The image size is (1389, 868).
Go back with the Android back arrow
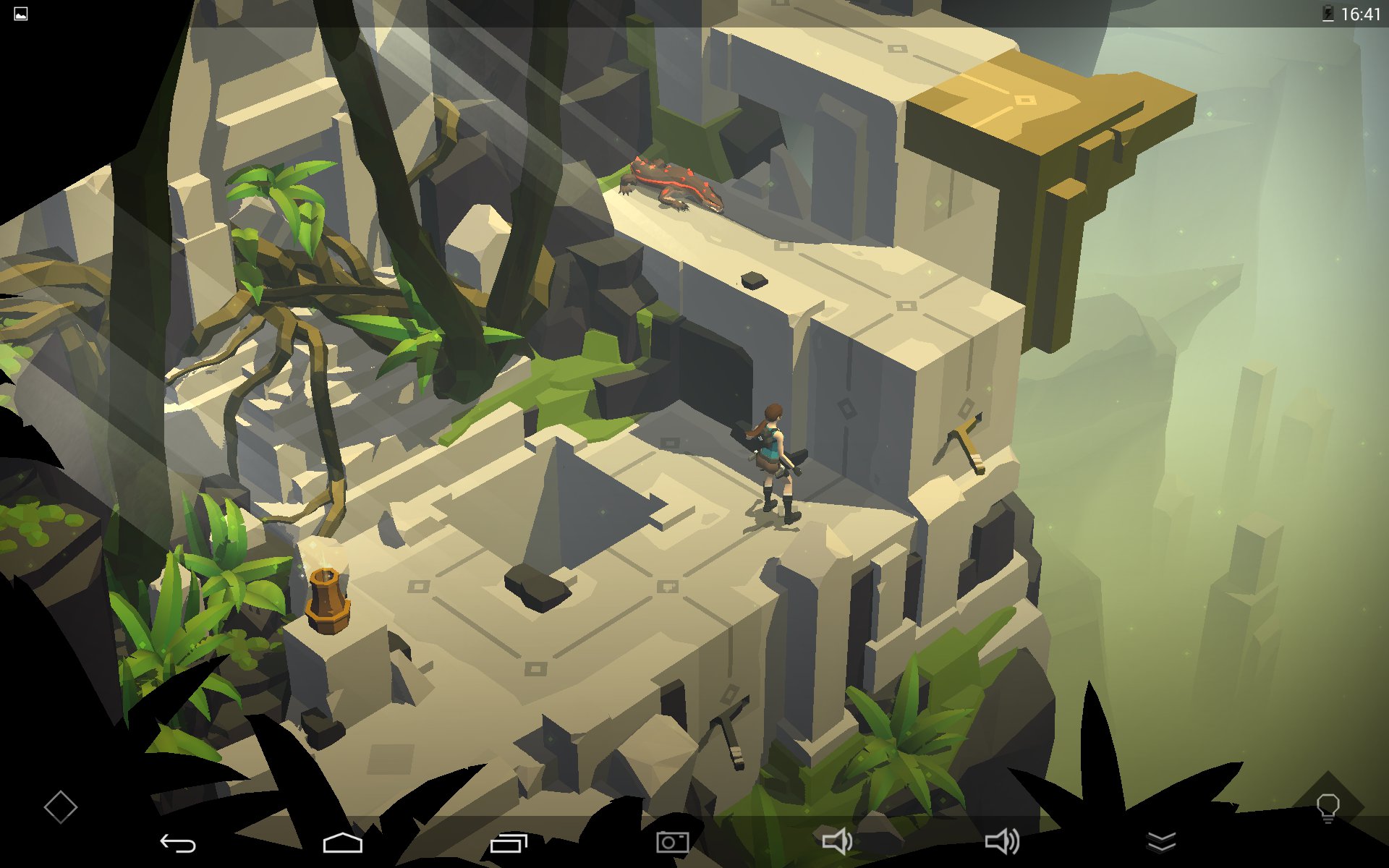[x=178, y=843]
